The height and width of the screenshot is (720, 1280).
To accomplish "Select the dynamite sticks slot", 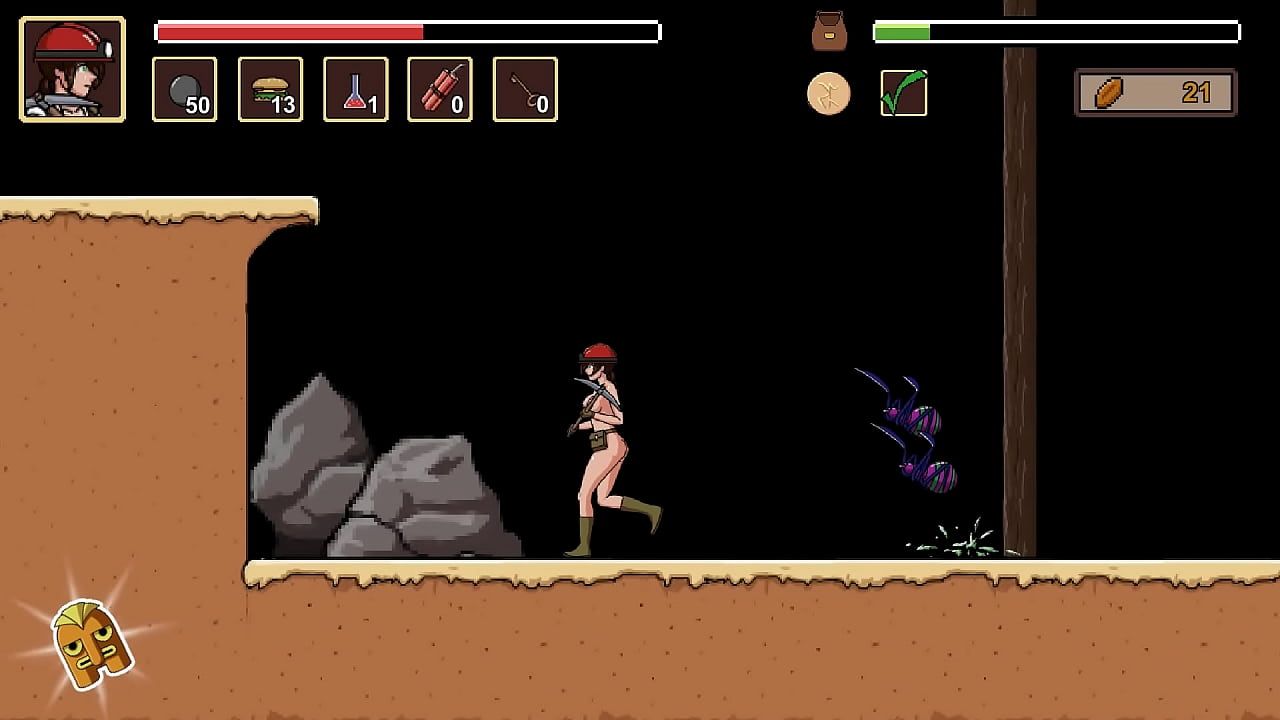I will [x=440, y=90].
